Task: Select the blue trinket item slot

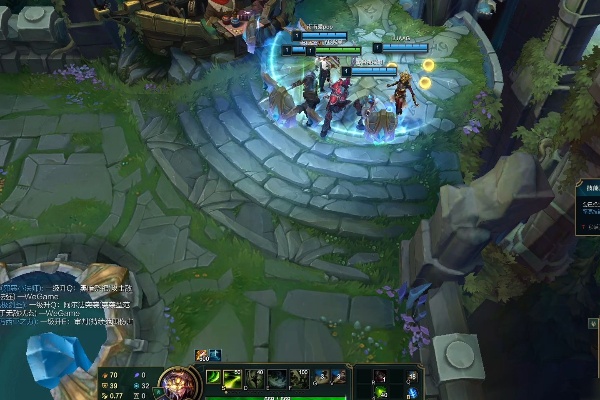Action: pos(411,392)
